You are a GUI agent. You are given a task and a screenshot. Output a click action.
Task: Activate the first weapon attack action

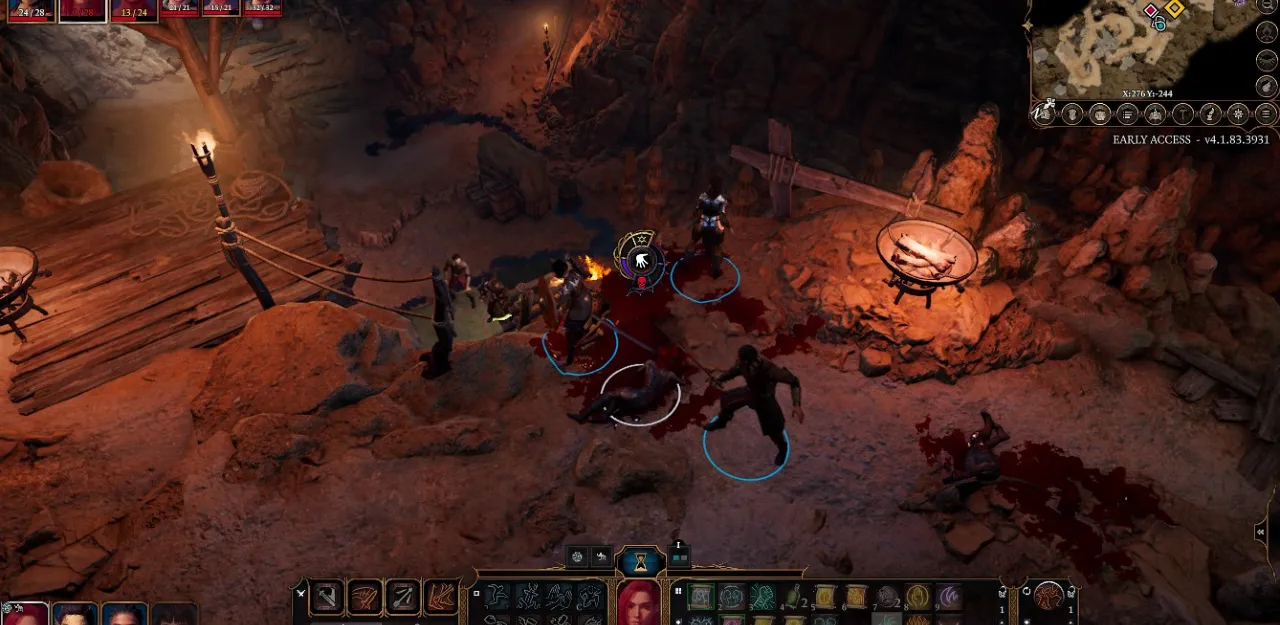tap(327, 597)
